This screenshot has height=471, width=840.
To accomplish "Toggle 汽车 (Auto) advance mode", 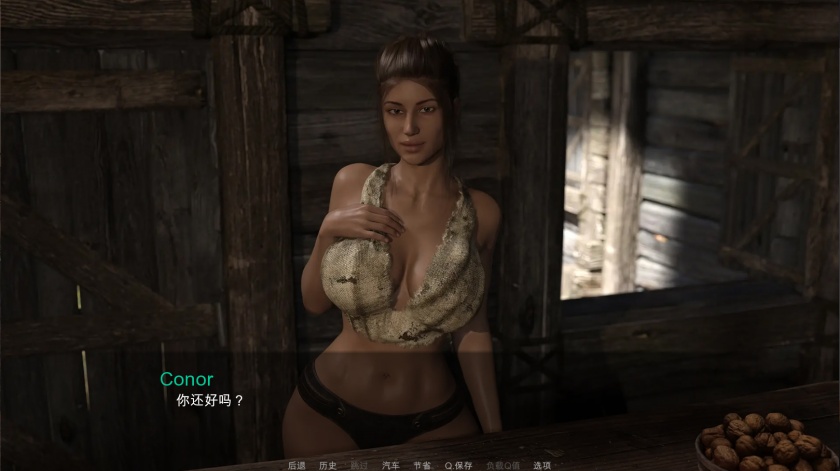I will (x=390, y=465).
